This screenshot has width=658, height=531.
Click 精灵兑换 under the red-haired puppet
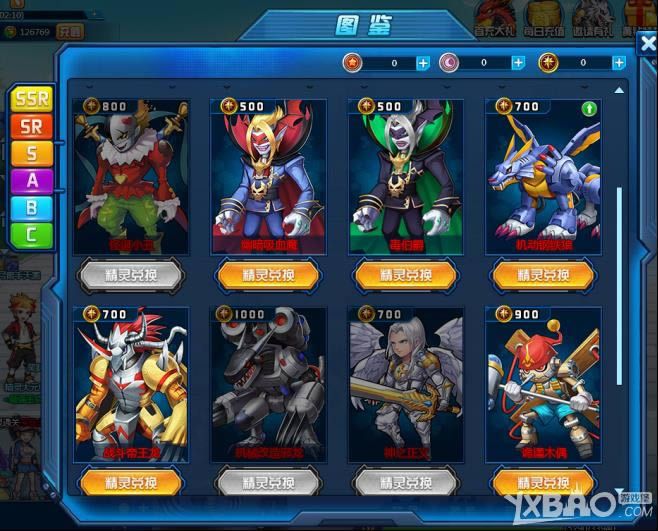coord(541,482)
